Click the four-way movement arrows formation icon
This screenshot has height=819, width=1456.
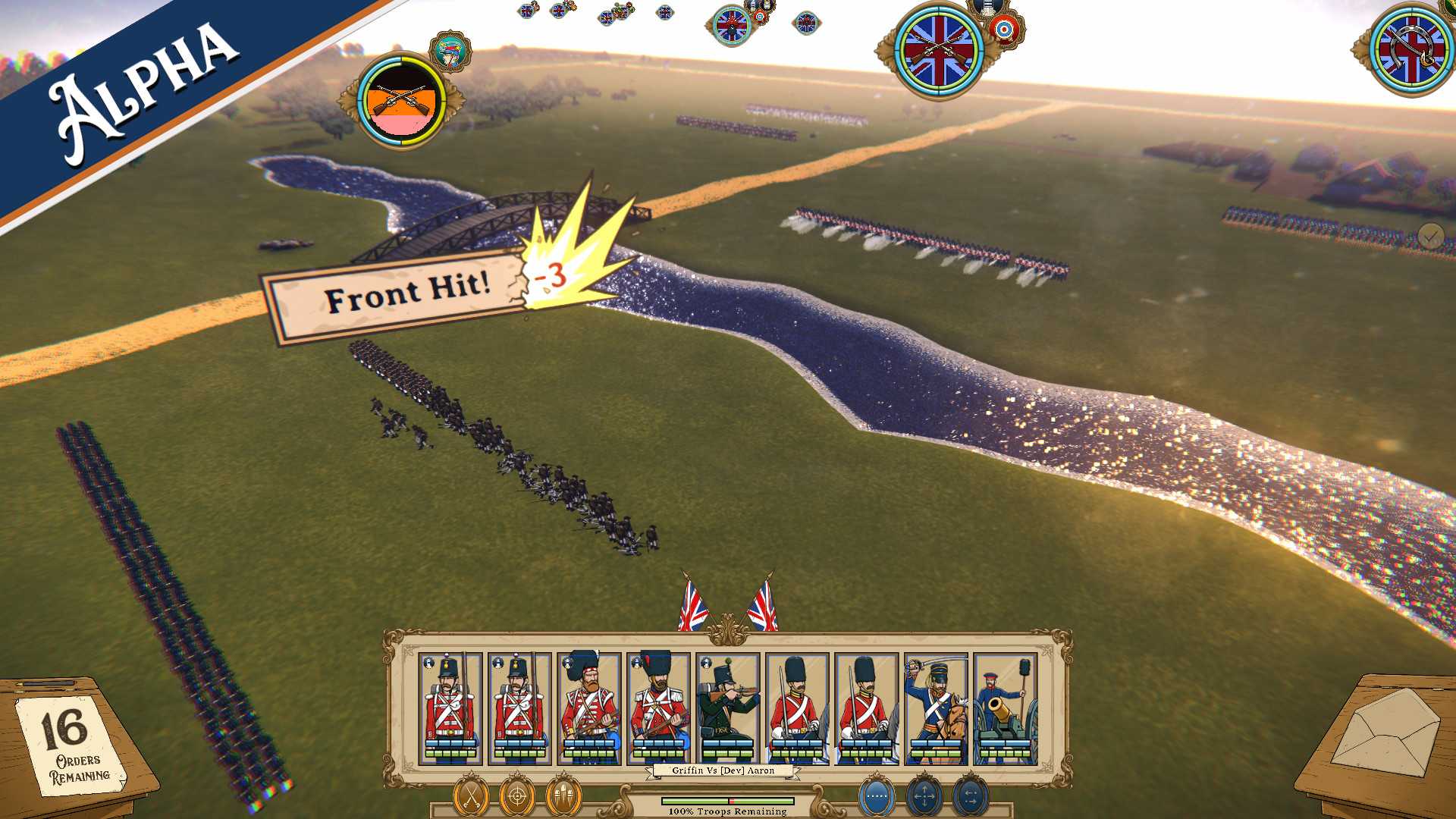coord(924,796)
